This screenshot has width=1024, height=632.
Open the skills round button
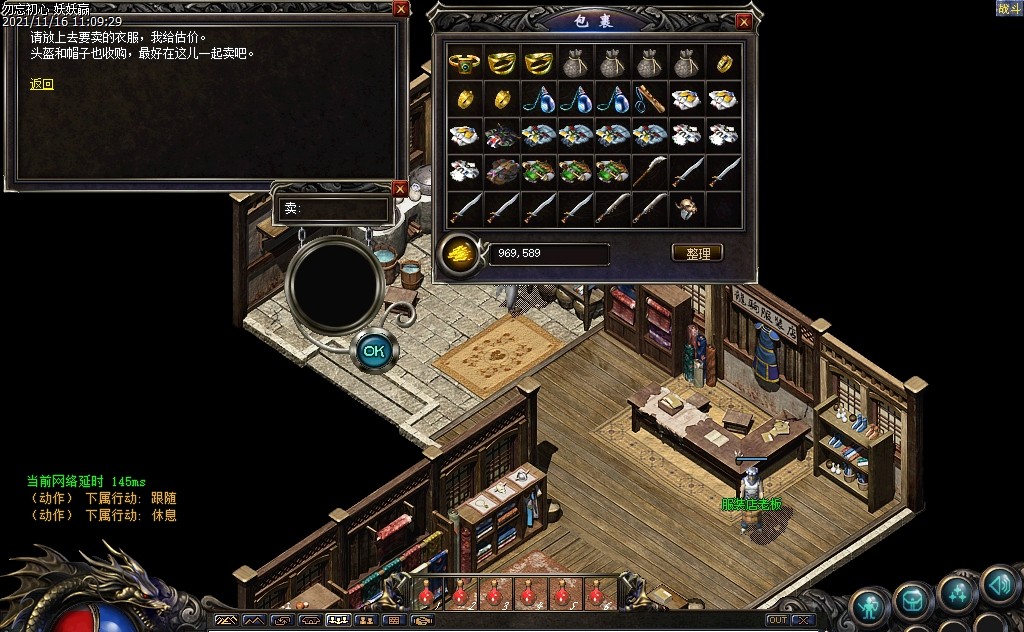(x=956, y=592)
